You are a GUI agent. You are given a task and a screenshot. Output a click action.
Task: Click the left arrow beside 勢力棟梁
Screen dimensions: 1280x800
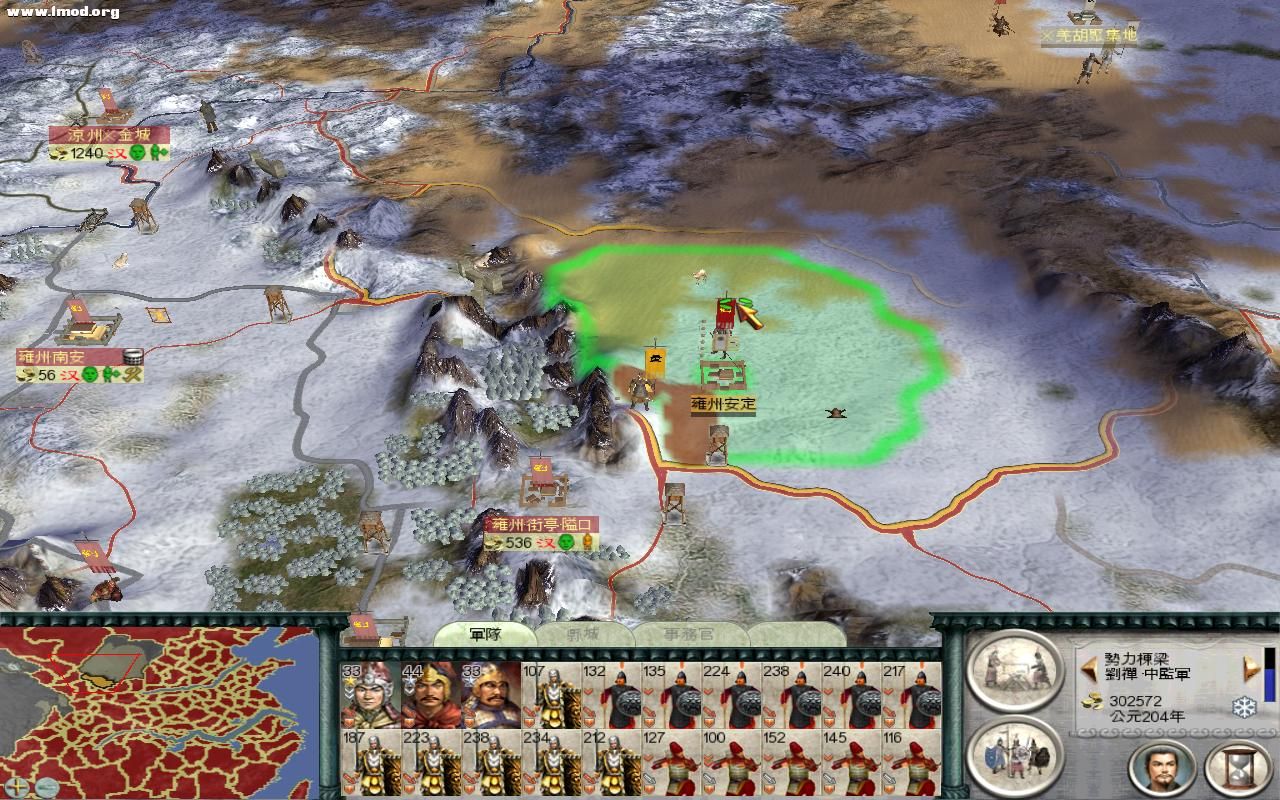tap(1089, 668)
